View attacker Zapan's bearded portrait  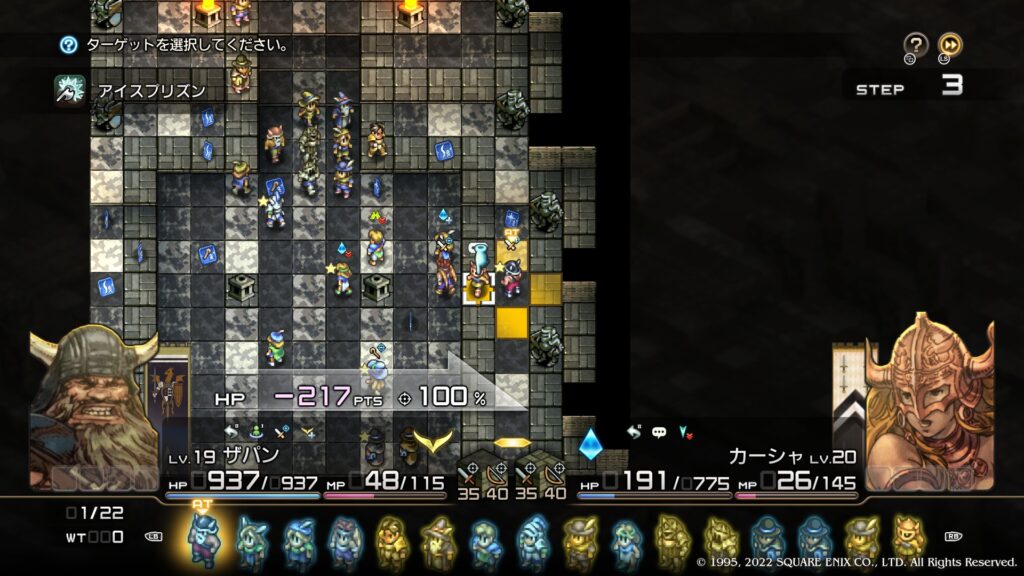click(x=93, y=399)
